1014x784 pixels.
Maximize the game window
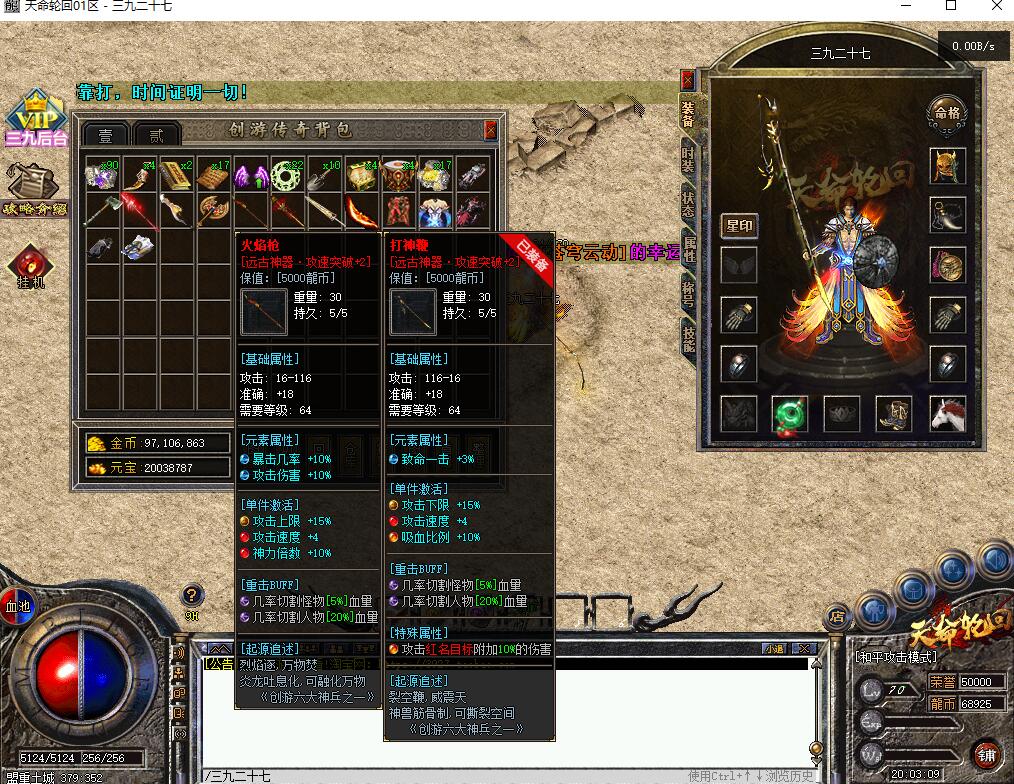[951, 6]
